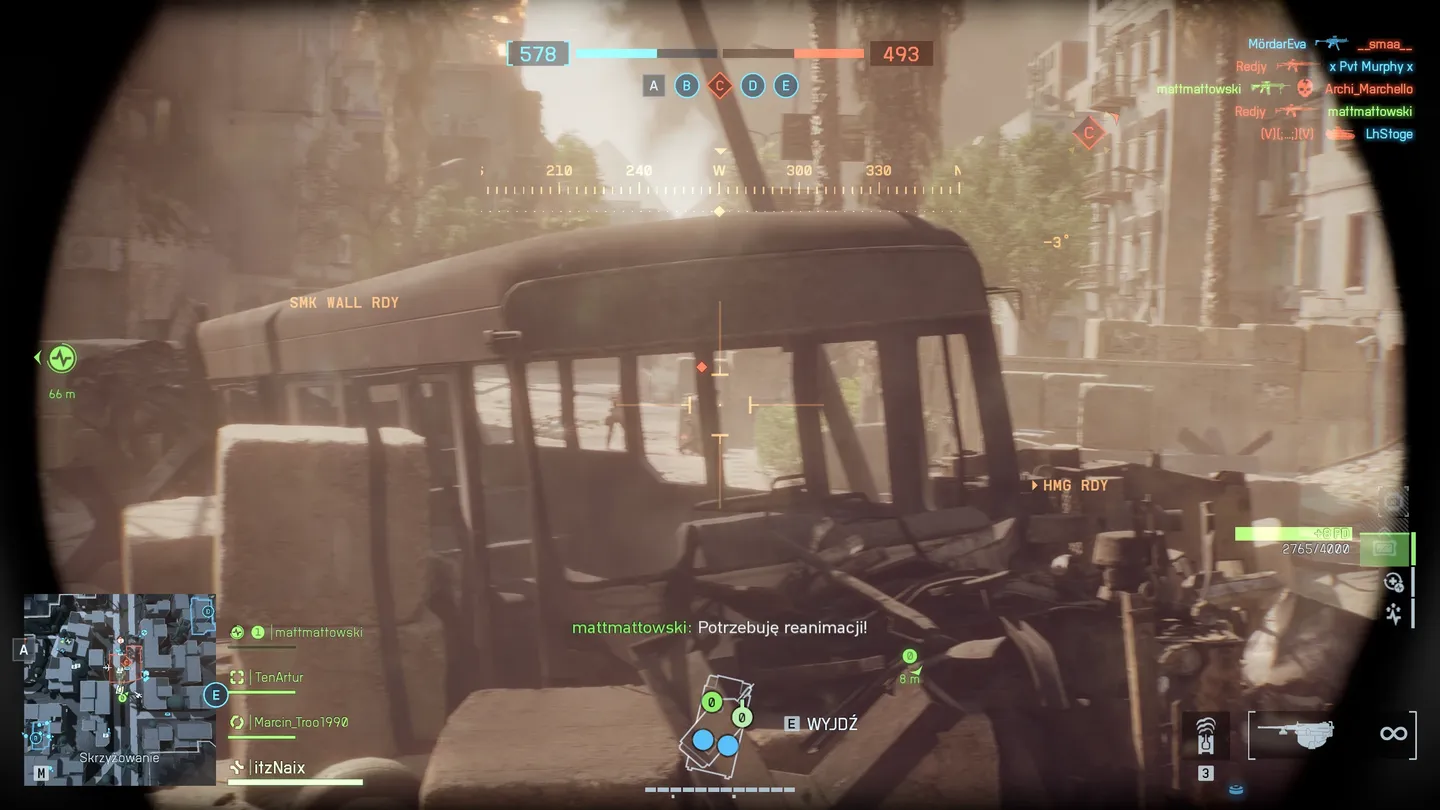This screenshot has height=810, width=1440.
Task: Select squad member mattmattowski
Action: [x=318, y=632]
